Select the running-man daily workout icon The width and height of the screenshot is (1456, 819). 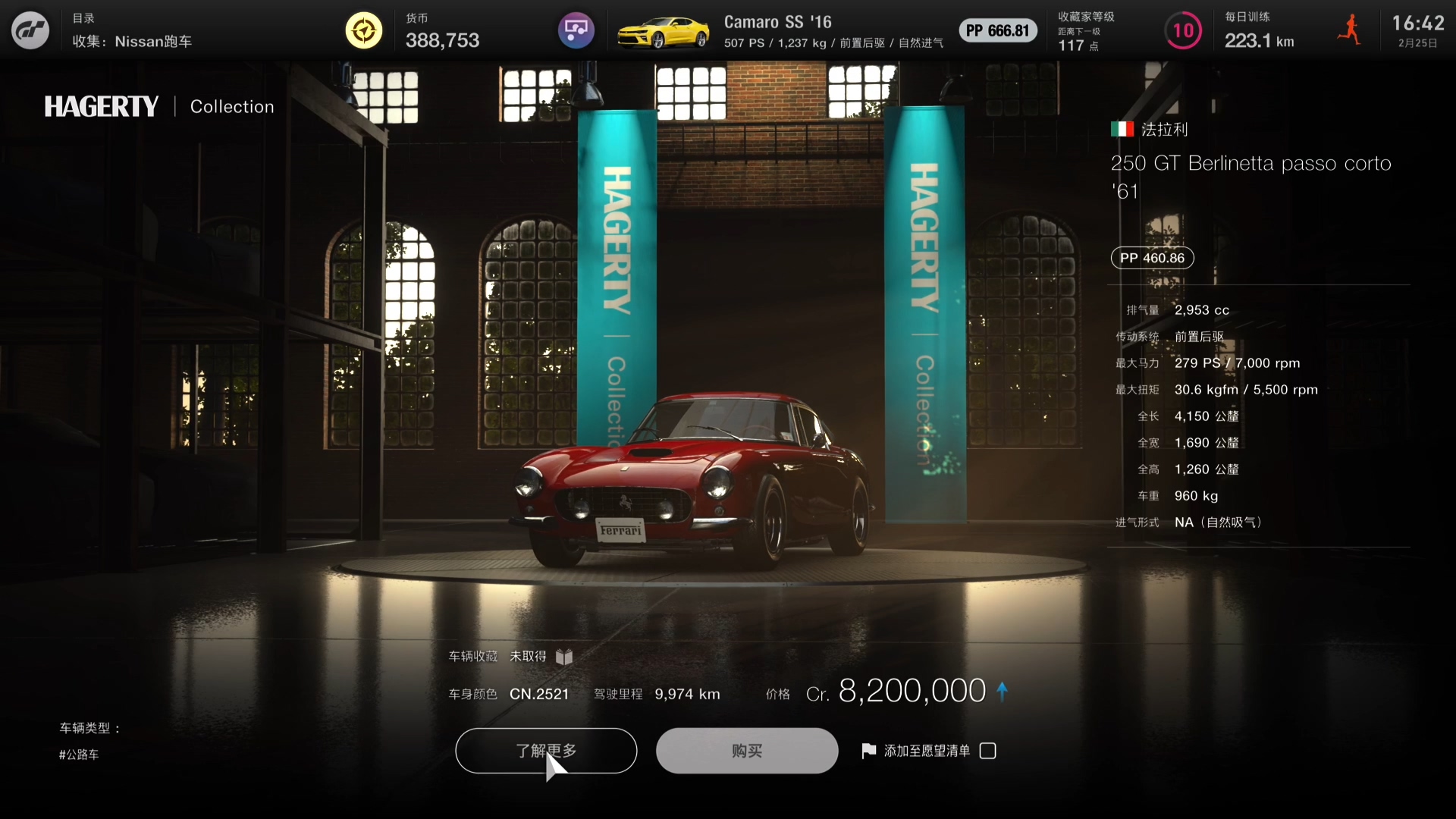1349,30
